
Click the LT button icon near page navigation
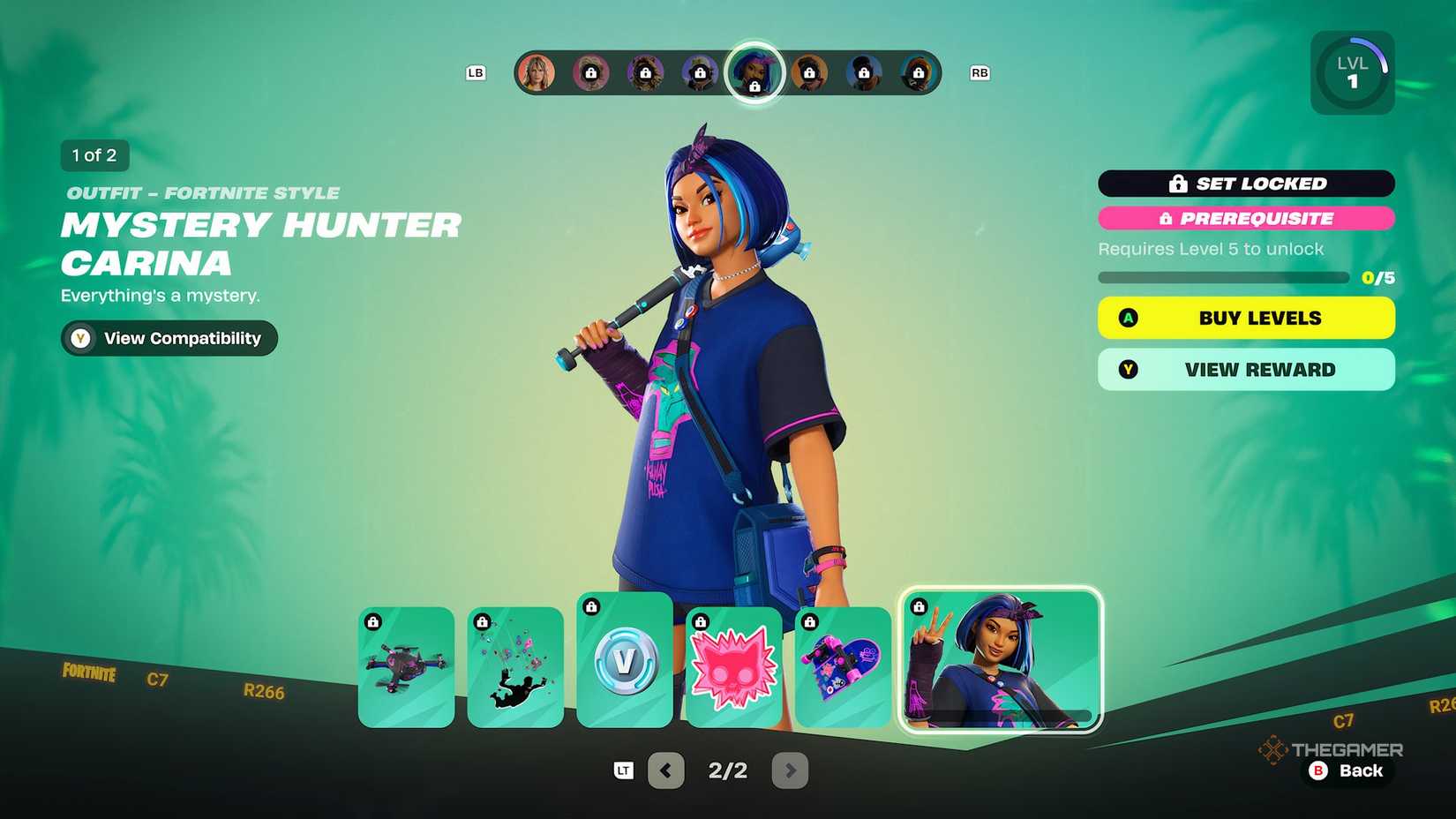623,770
